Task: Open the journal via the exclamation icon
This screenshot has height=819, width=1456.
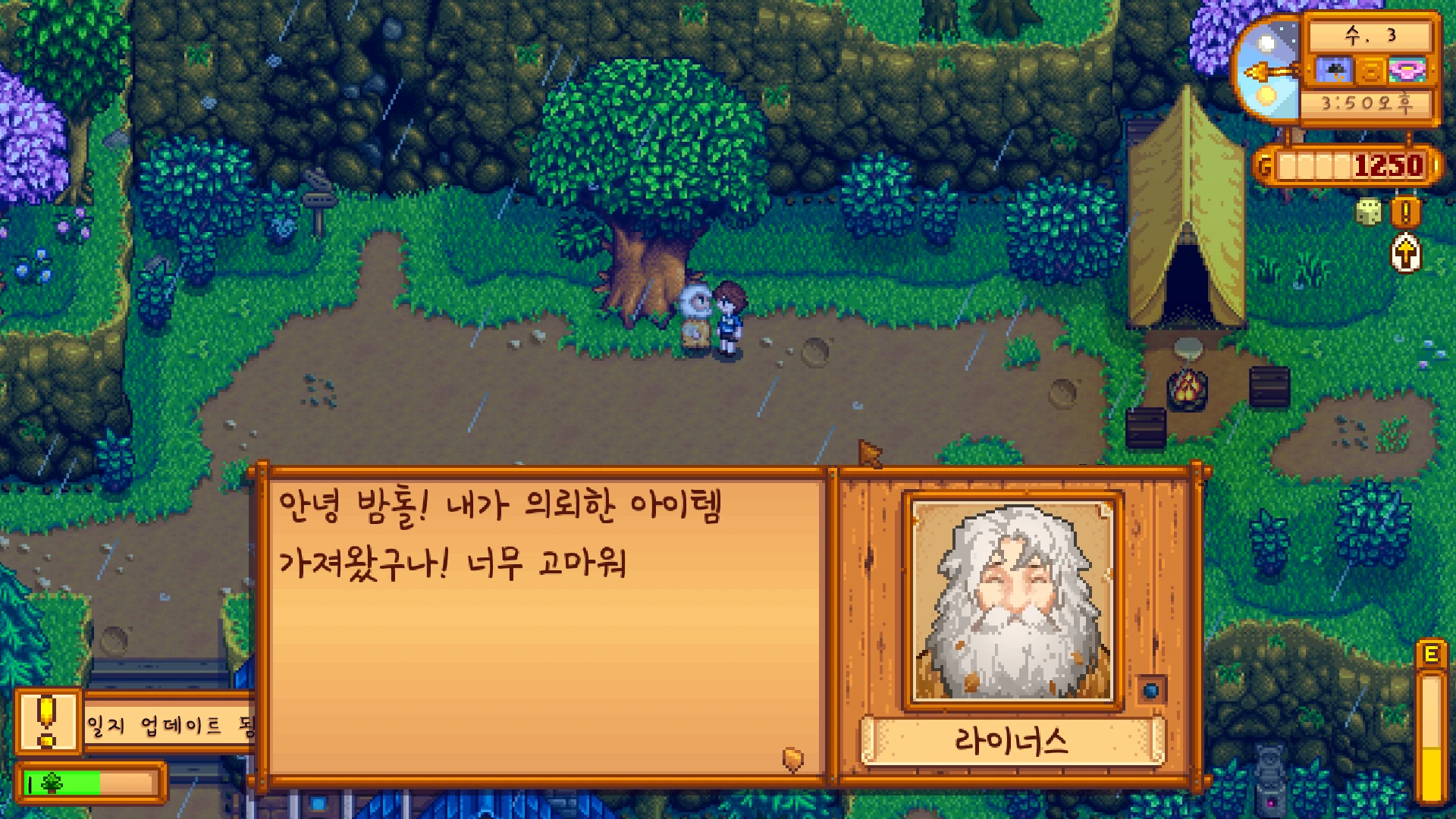Action: point(1405,212)
